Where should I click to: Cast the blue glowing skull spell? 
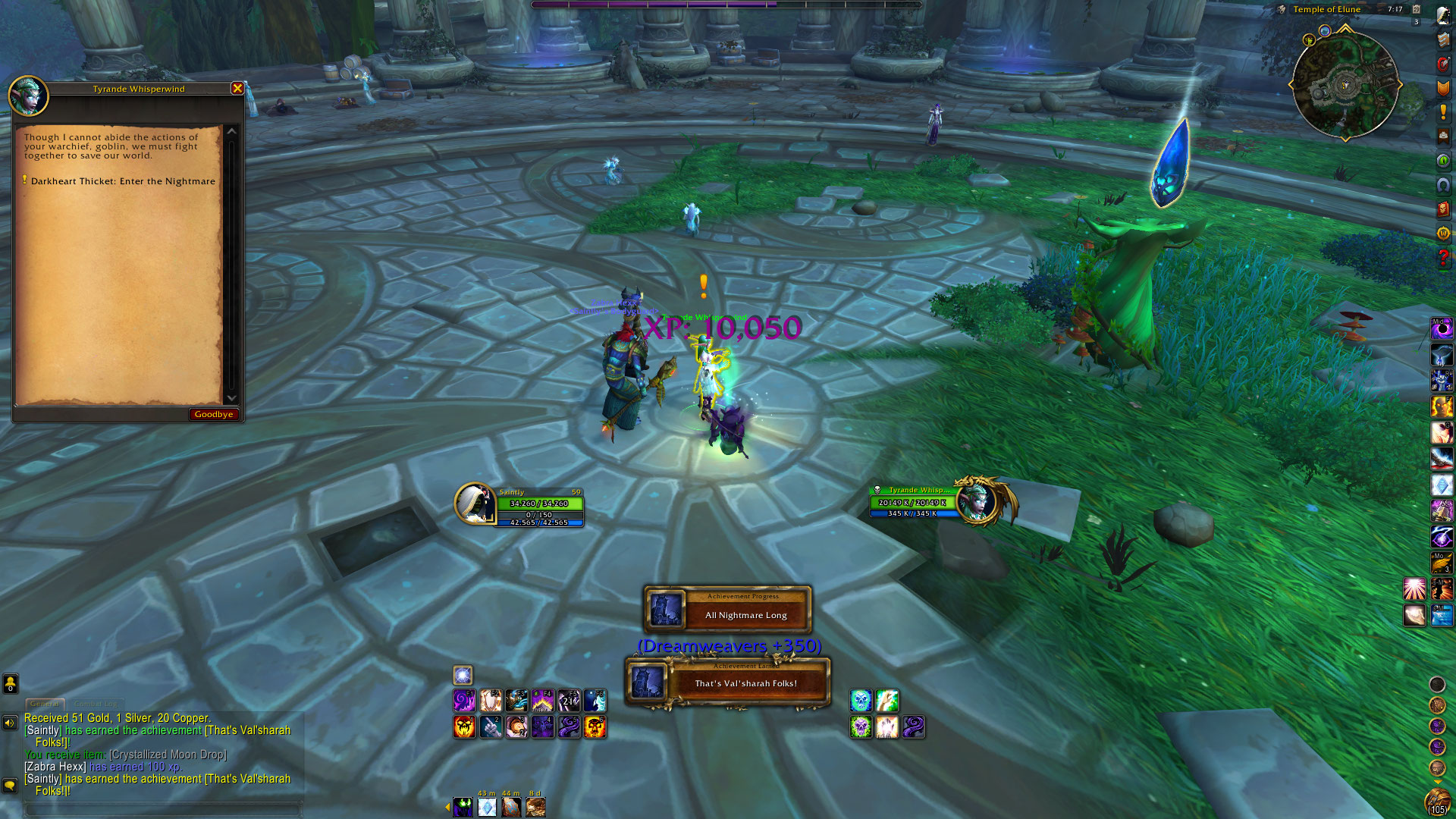pyautogui.click(x=861, y=701)
